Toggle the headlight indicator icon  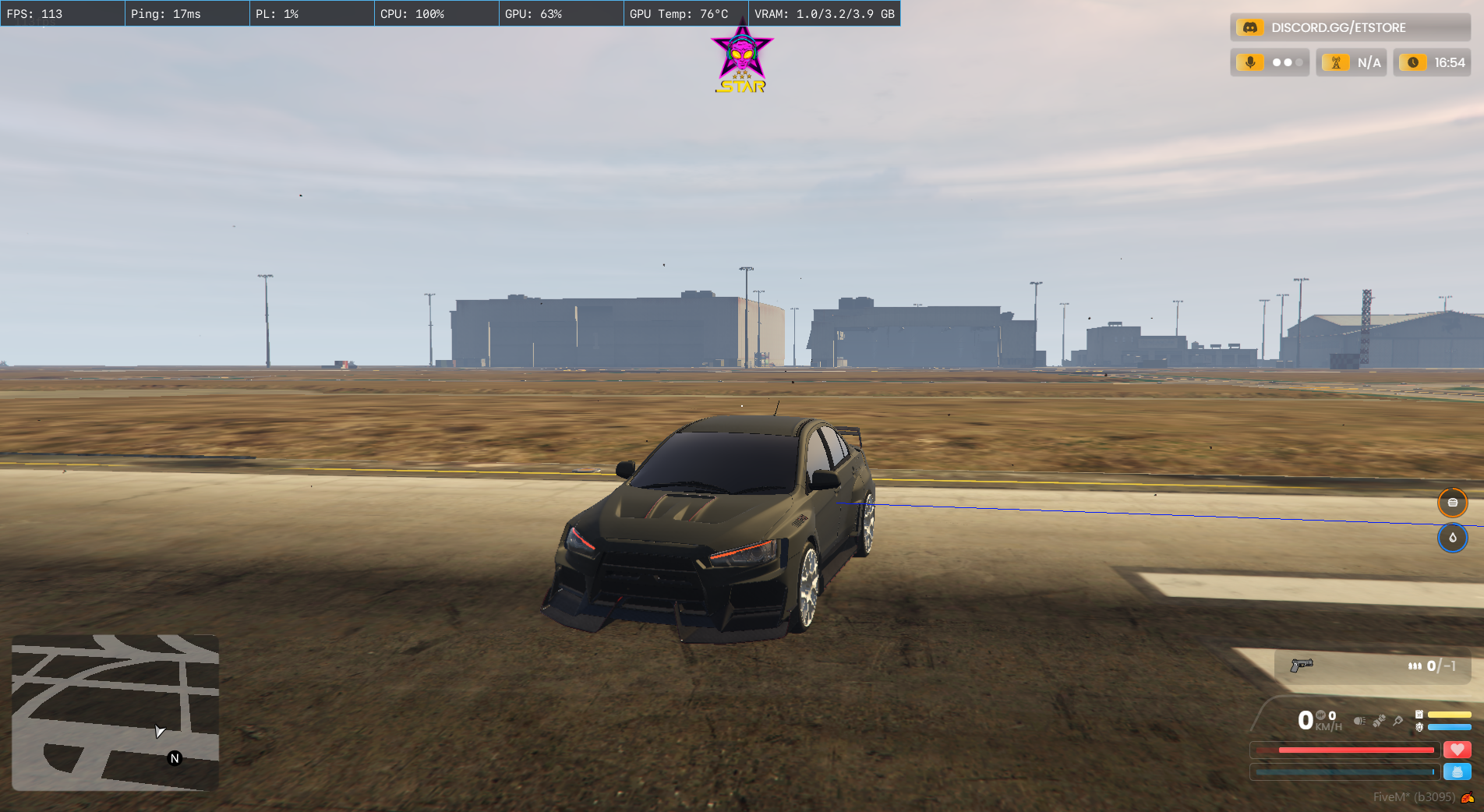point(1359,721)
